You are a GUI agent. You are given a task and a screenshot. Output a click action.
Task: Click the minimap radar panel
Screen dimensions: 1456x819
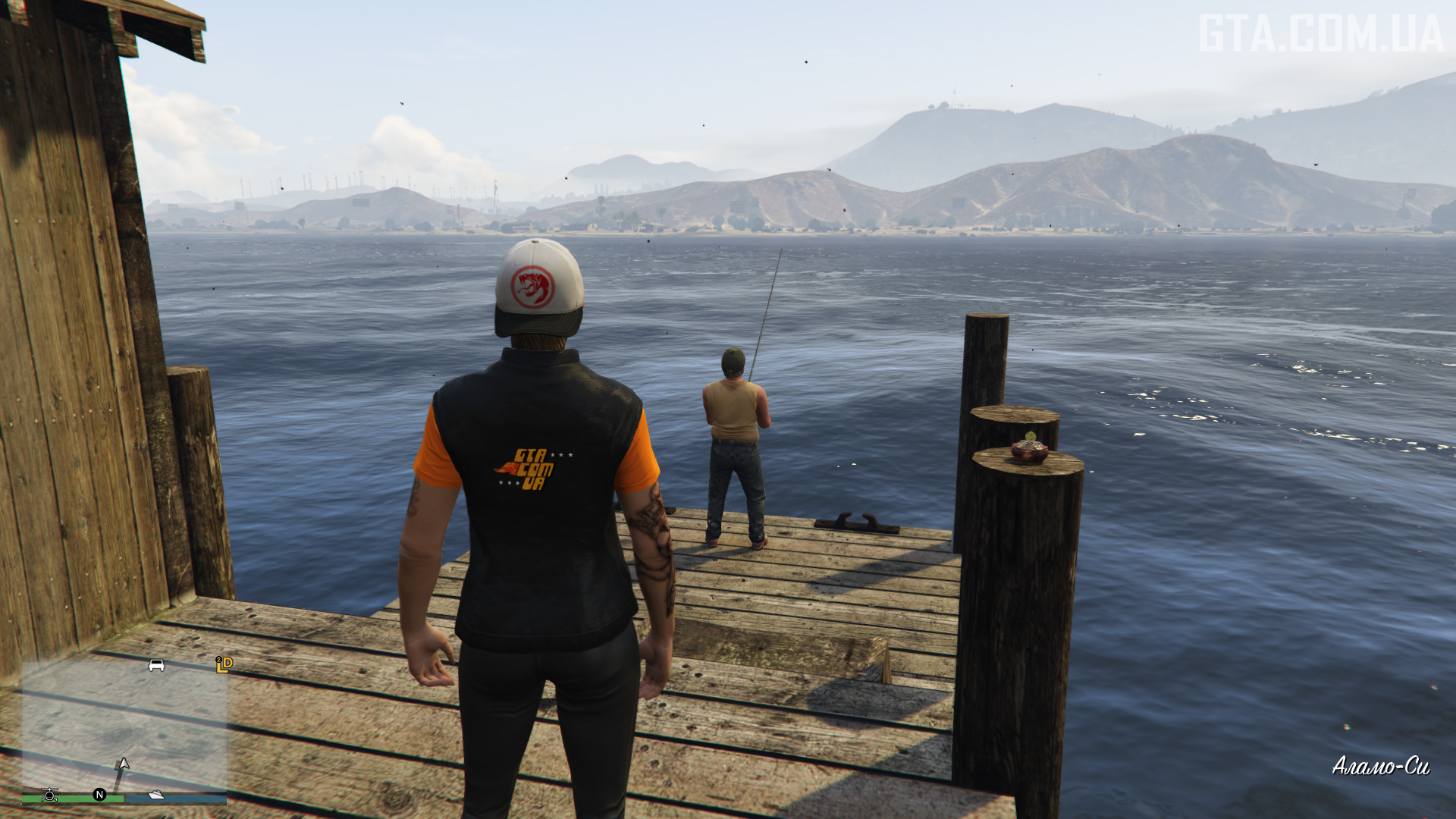(x=124, y=728)
